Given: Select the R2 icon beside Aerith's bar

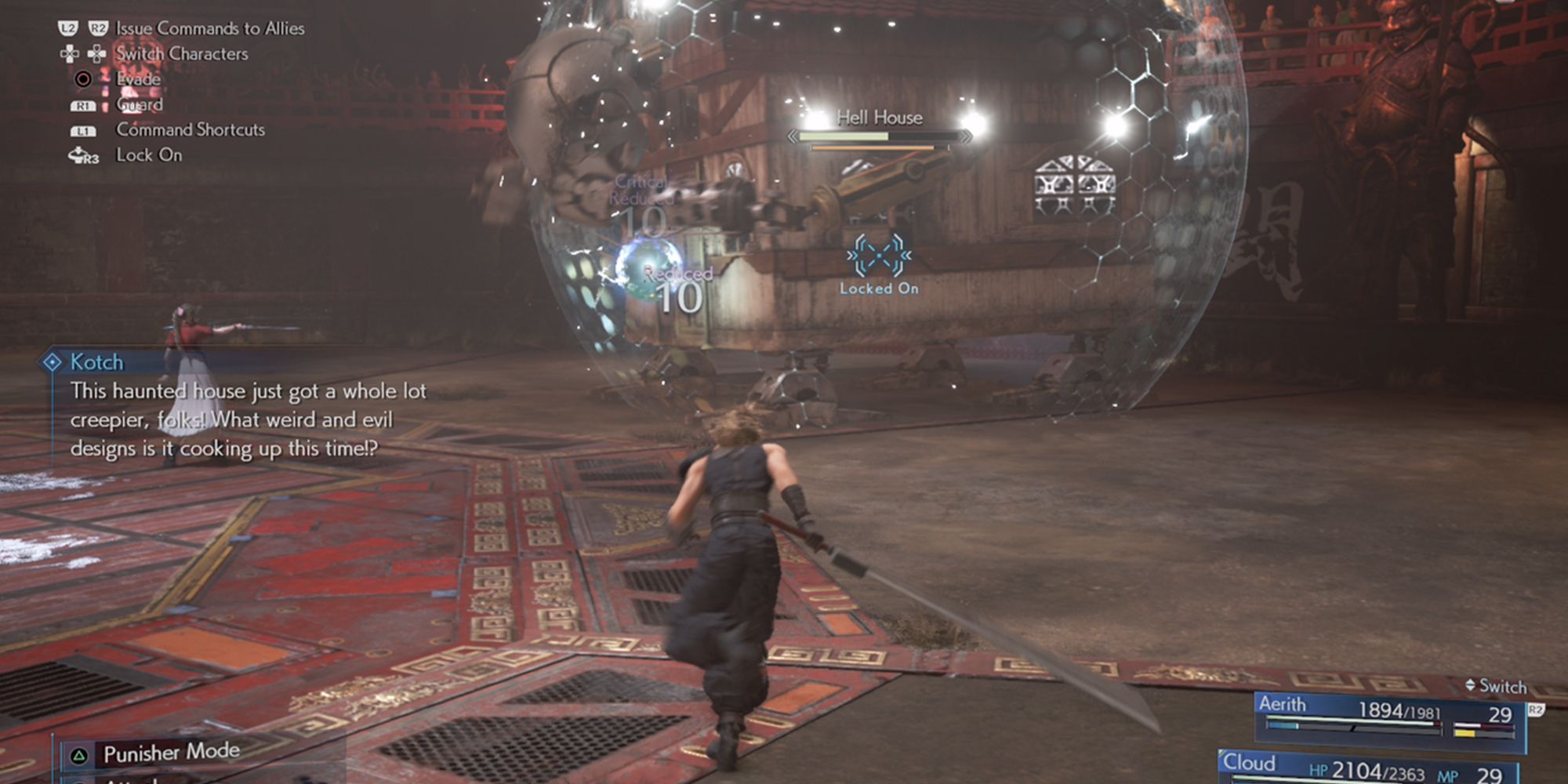Looking at the screenshot, I should click(x=1537, y=710).
